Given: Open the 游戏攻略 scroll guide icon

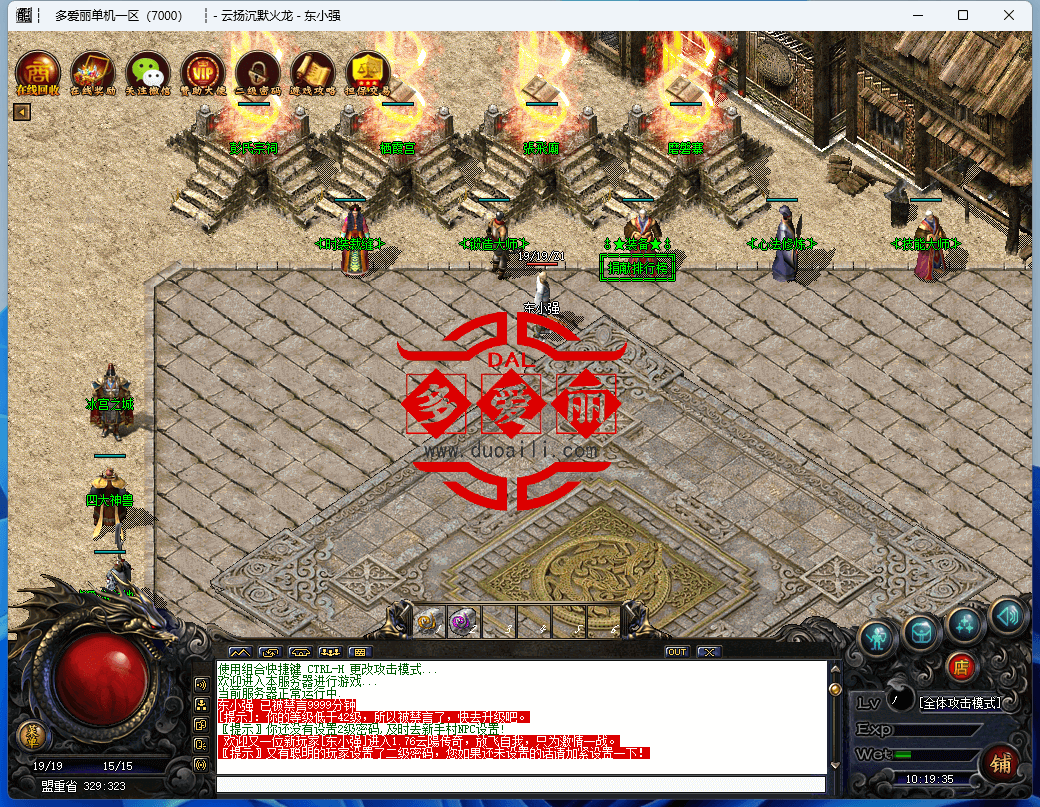Looking at the screenshot, I should tap(313, 72).
